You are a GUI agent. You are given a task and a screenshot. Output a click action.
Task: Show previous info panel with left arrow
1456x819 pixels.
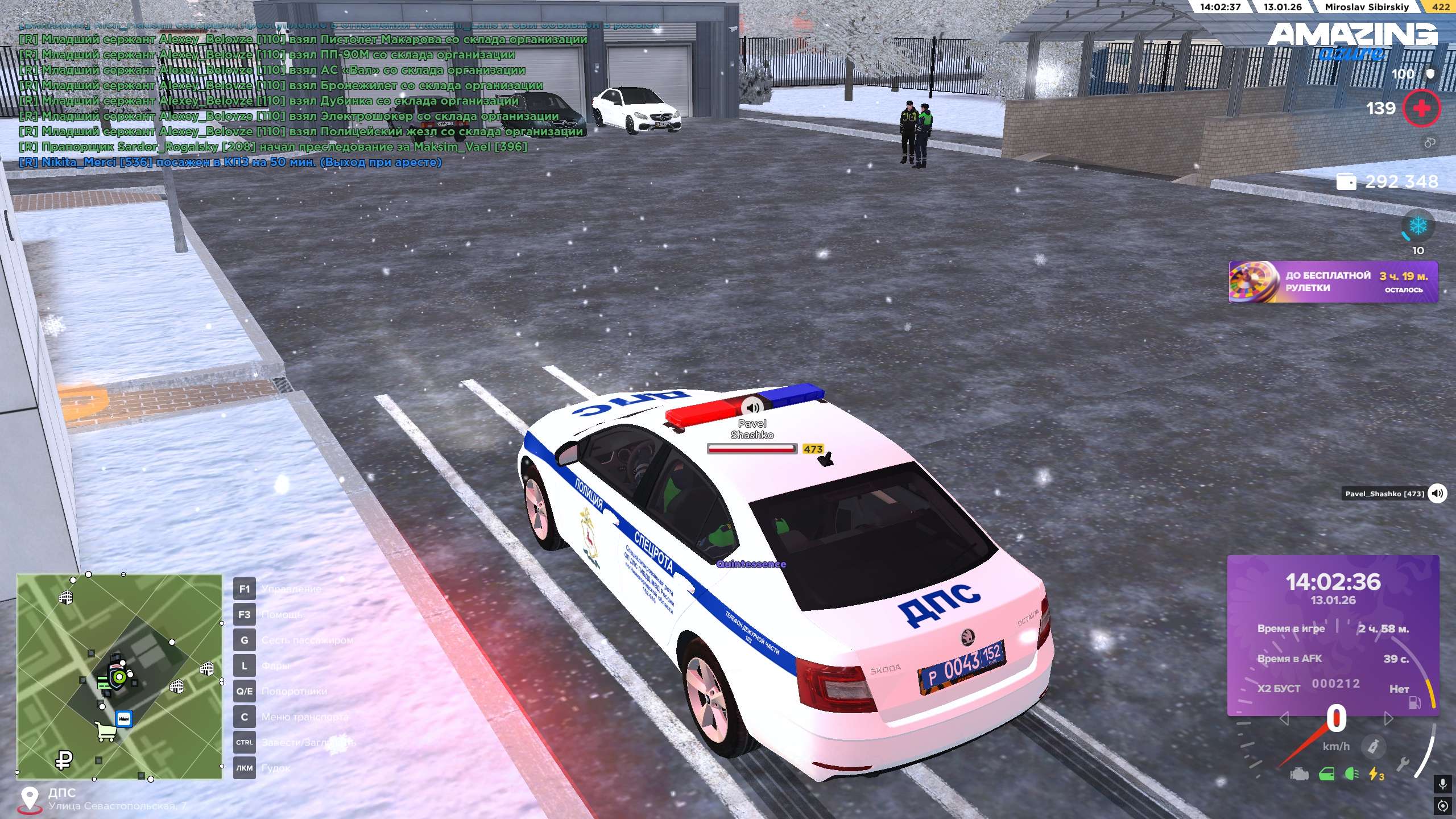(x=1284, y=719)
